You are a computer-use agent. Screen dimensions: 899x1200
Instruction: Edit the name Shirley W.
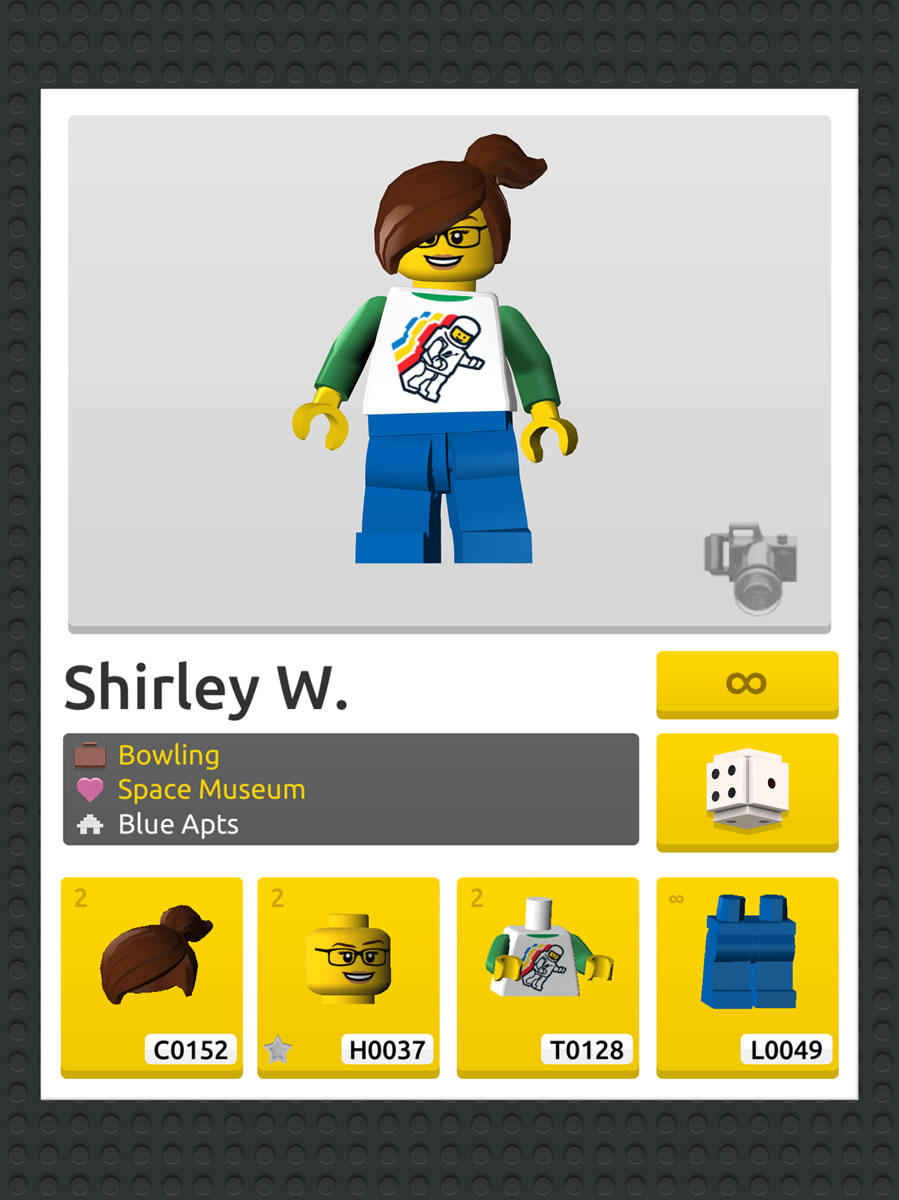coord(206,688)
